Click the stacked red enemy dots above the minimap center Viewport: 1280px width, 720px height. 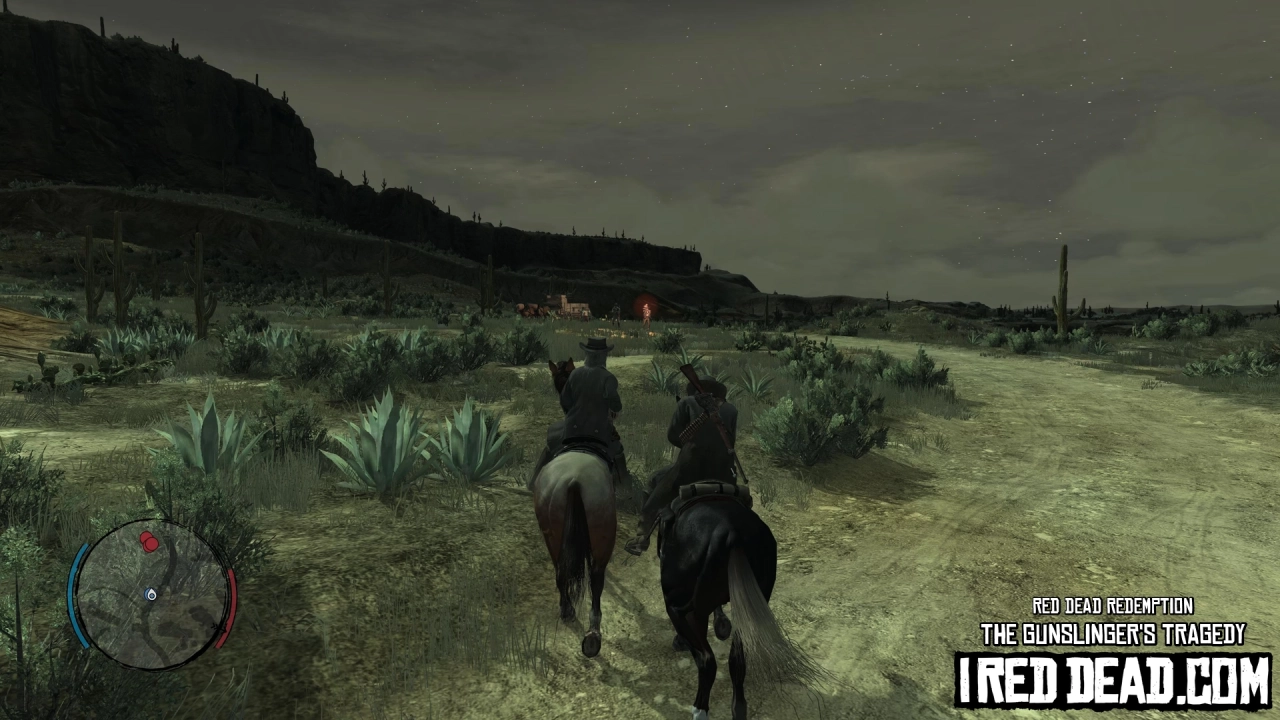tap(148, 540)
